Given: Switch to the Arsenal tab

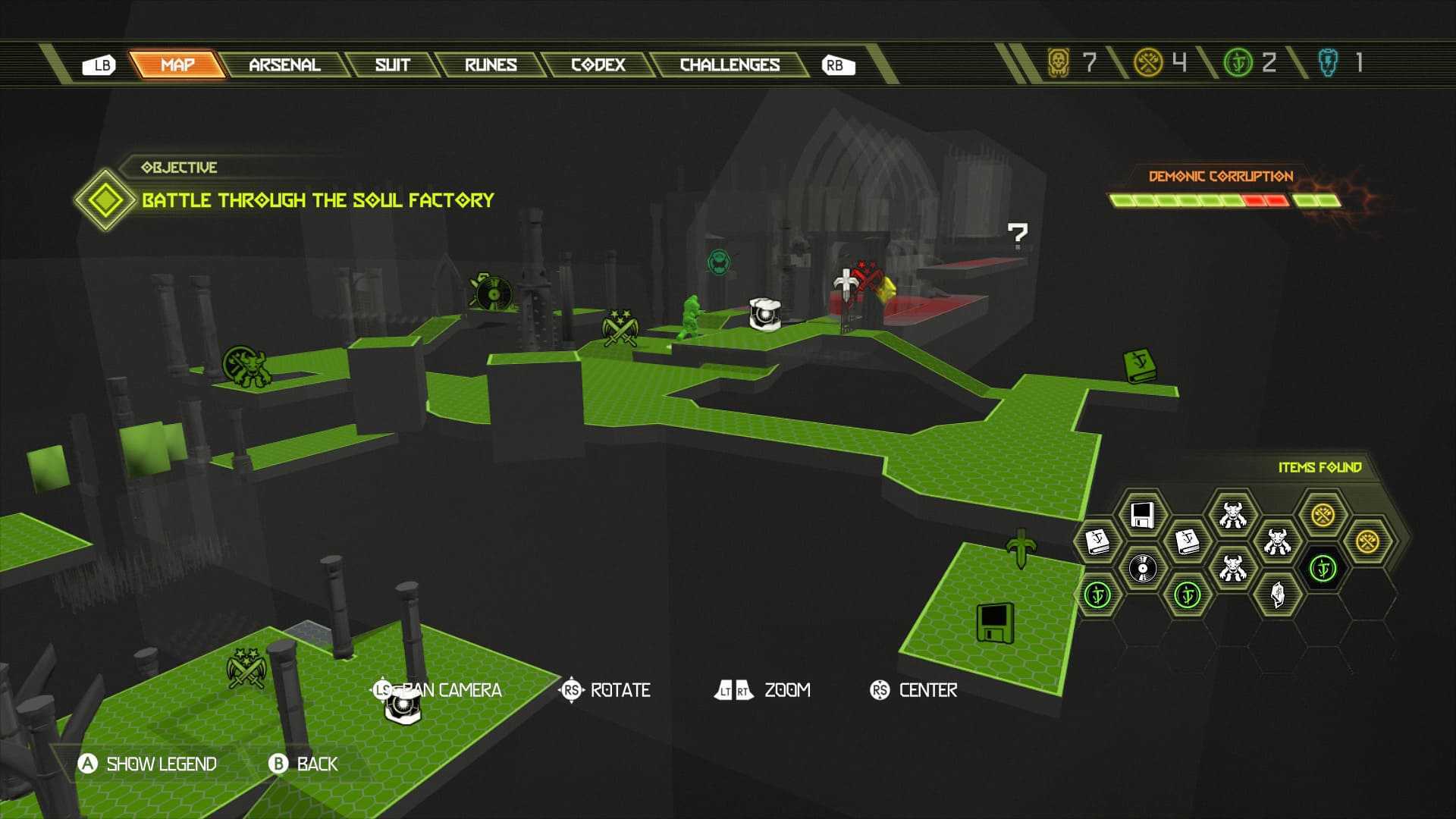Looking at the screenshot, I should pos(284,65).
